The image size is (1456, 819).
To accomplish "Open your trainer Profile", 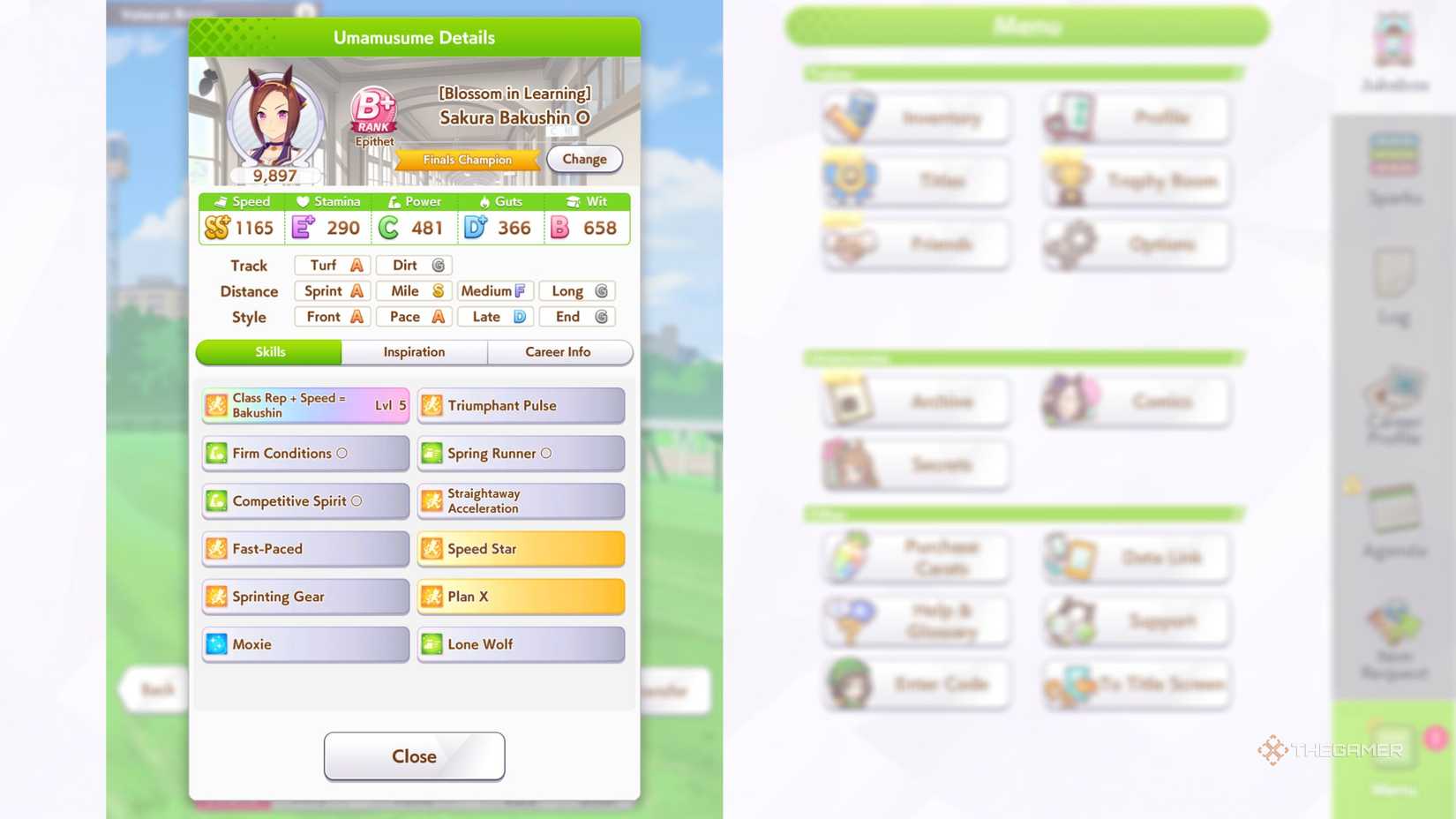I will click(x=1135, y=117).
